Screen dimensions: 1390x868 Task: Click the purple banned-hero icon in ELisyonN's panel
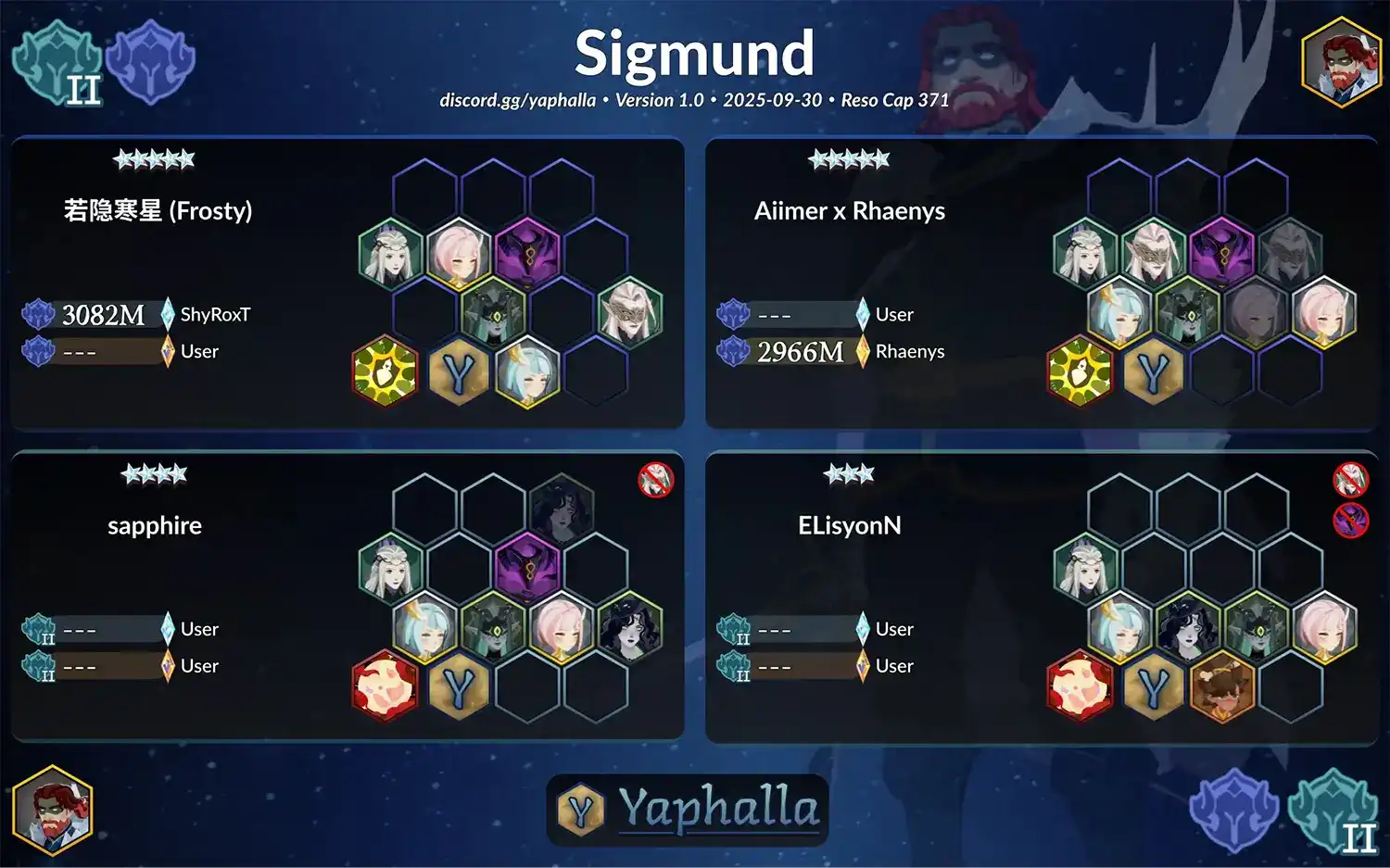[x=1350, y=520]
